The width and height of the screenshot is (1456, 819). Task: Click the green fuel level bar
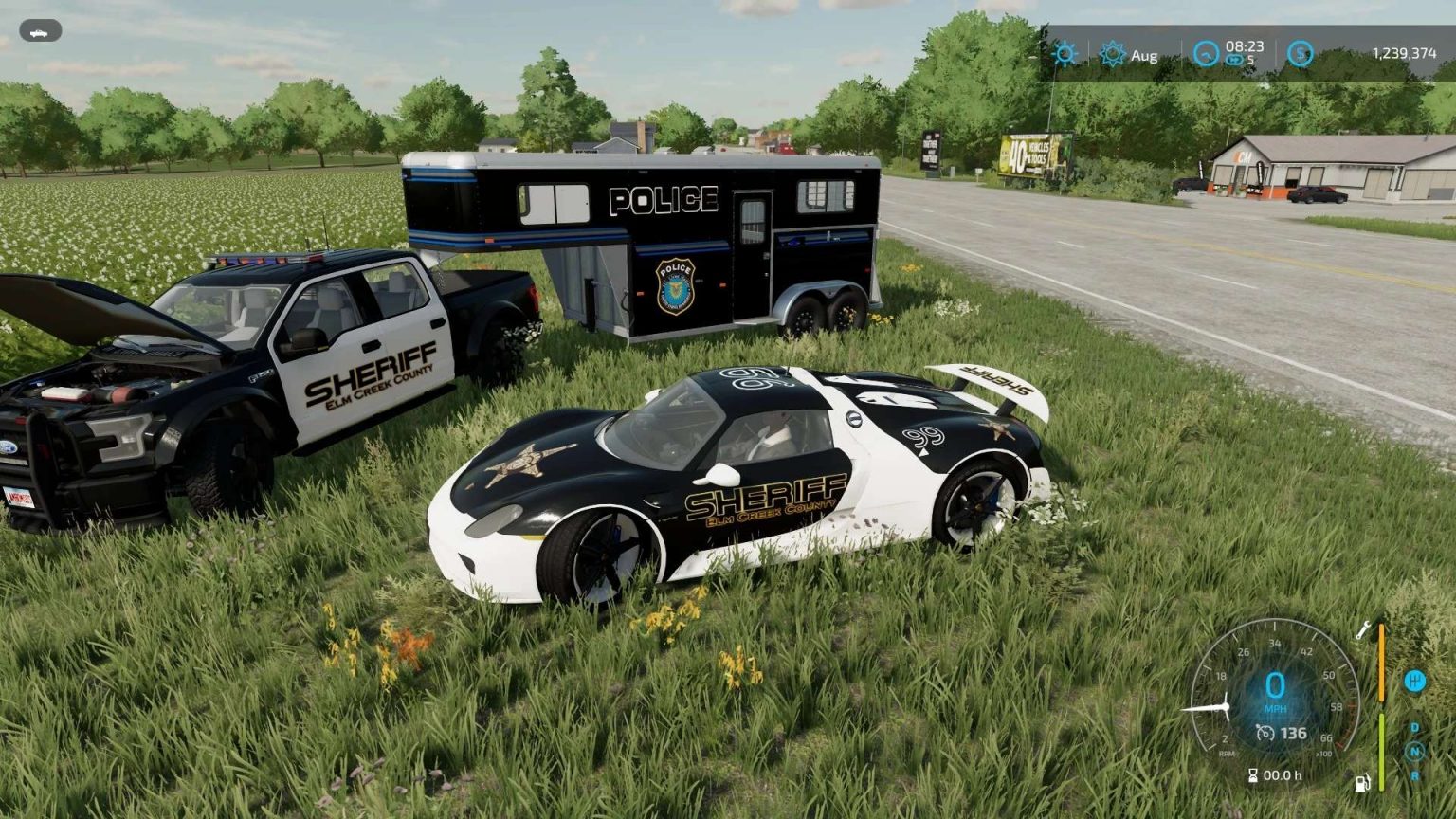1382,751
